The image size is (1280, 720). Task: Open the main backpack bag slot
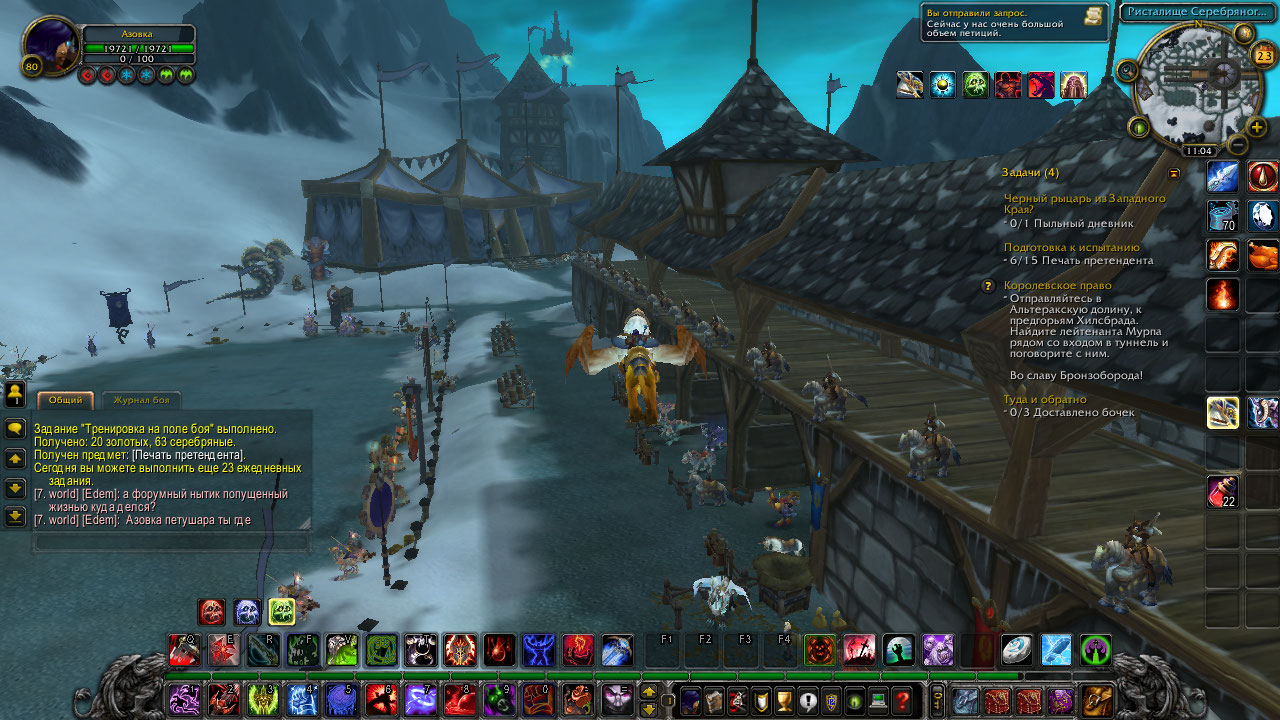pos(1096,700)
